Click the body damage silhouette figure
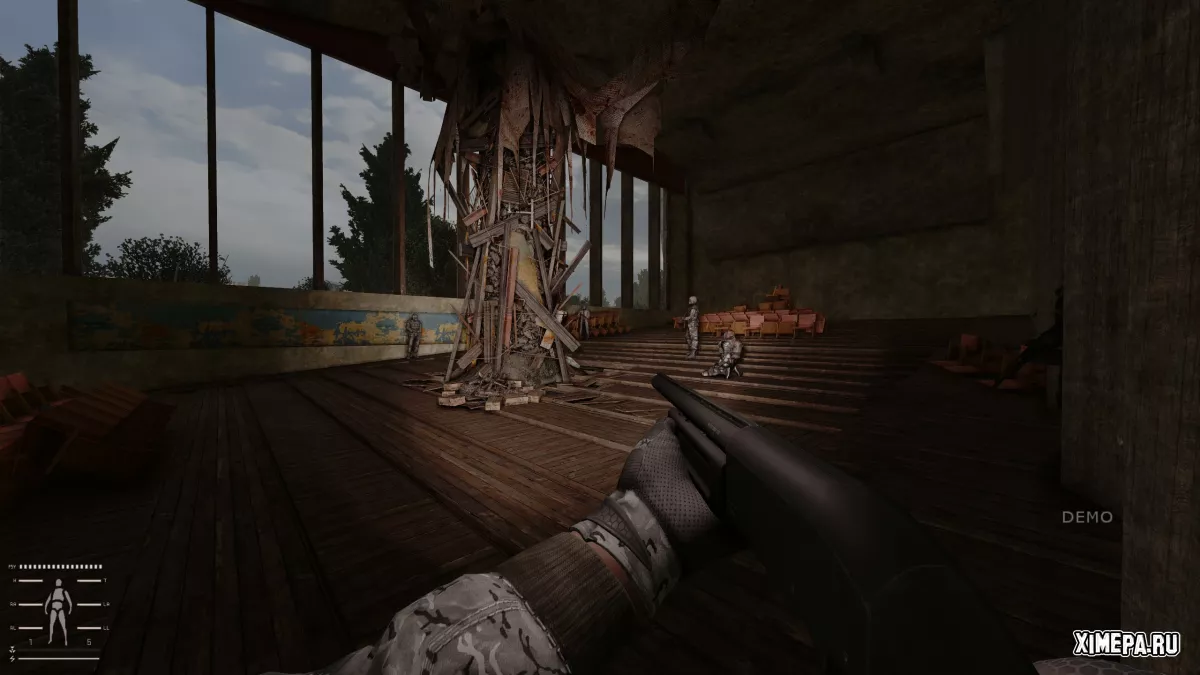1200x675 pixels. point(59,611)
